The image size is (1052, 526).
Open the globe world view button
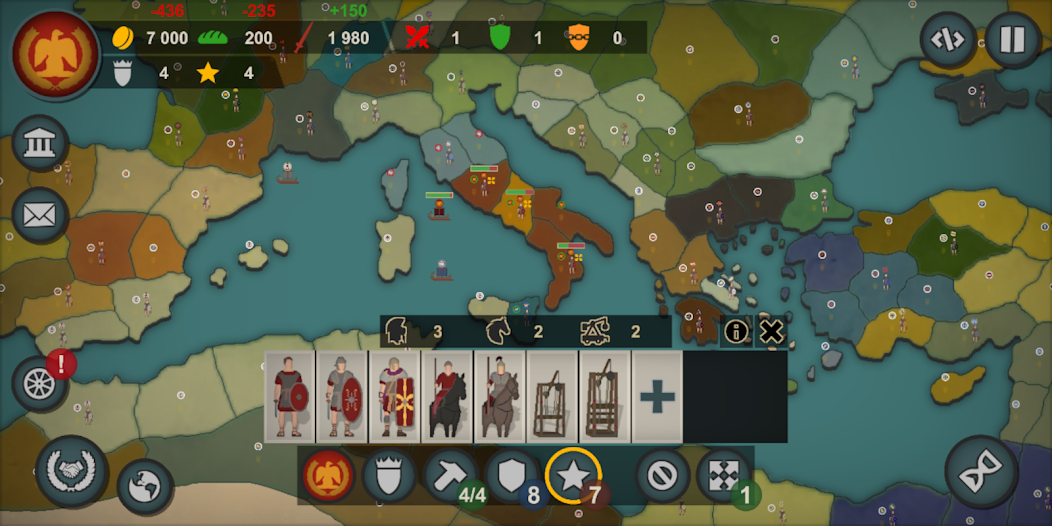point(145,487)
